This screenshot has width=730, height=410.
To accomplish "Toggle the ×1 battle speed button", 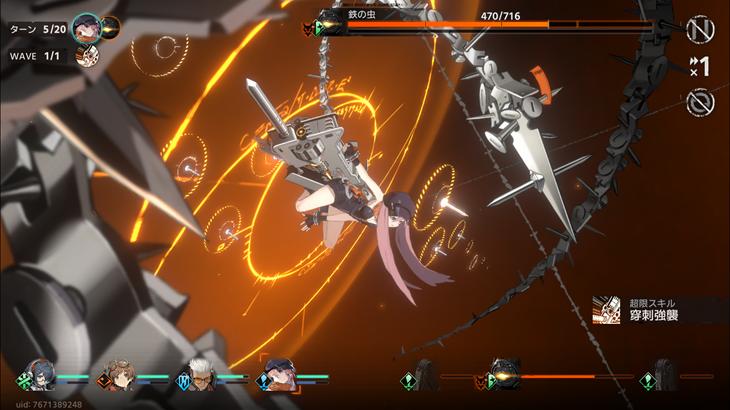I will click(700, 66).
